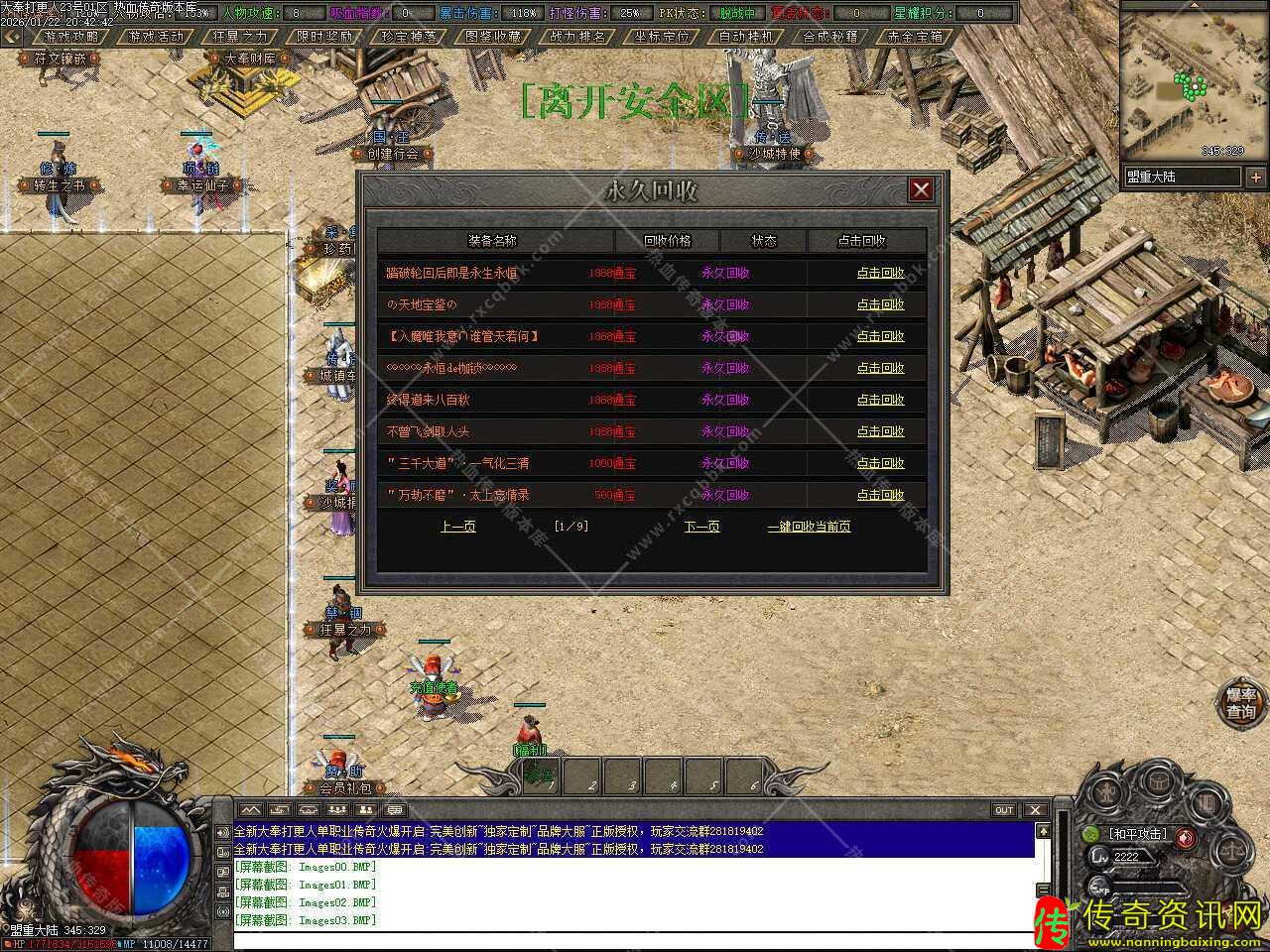This screenshot has width=1270, height=952.
Task: Recycle the 万劫不磨 太上忘情录 row
Action: (880, 495)
